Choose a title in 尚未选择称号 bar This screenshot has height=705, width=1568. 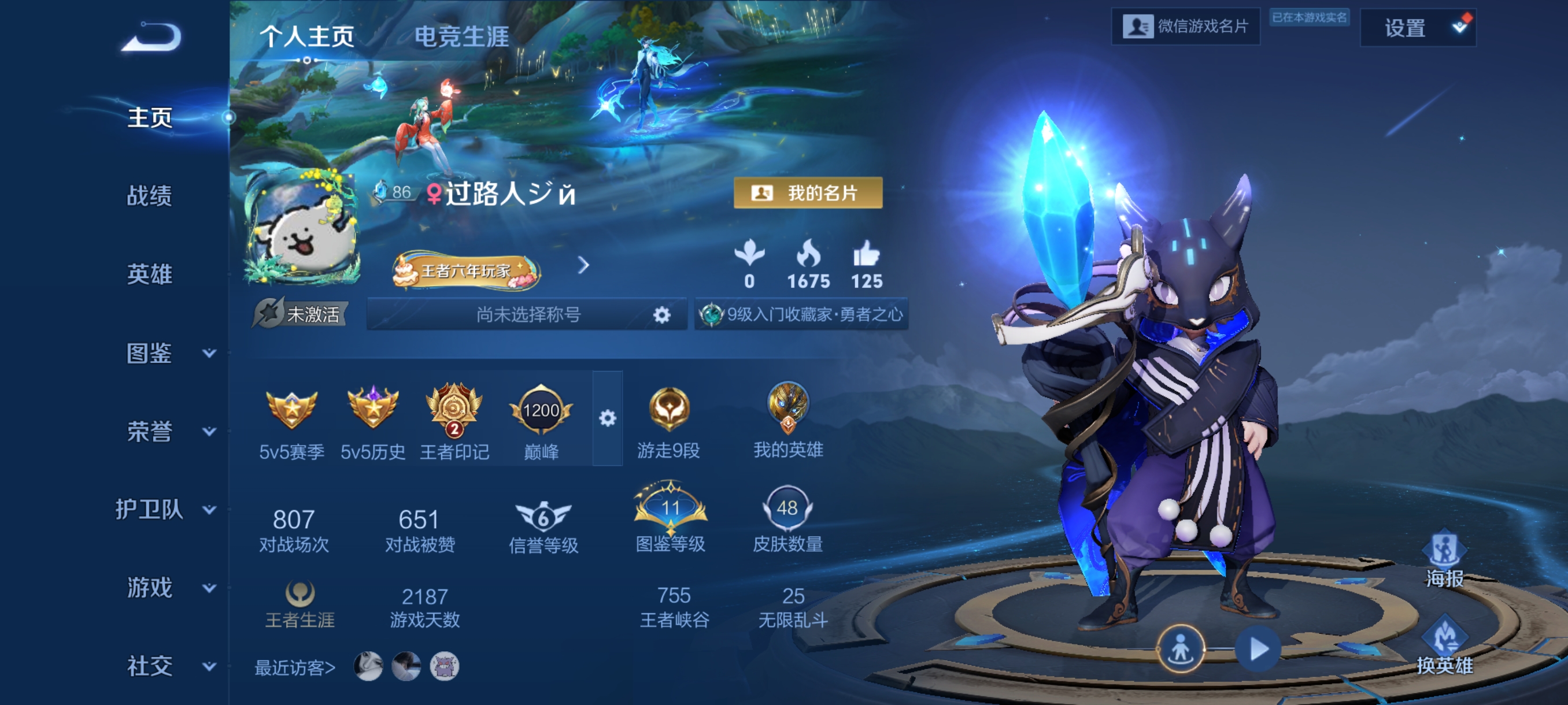click(x=527, y=314)
